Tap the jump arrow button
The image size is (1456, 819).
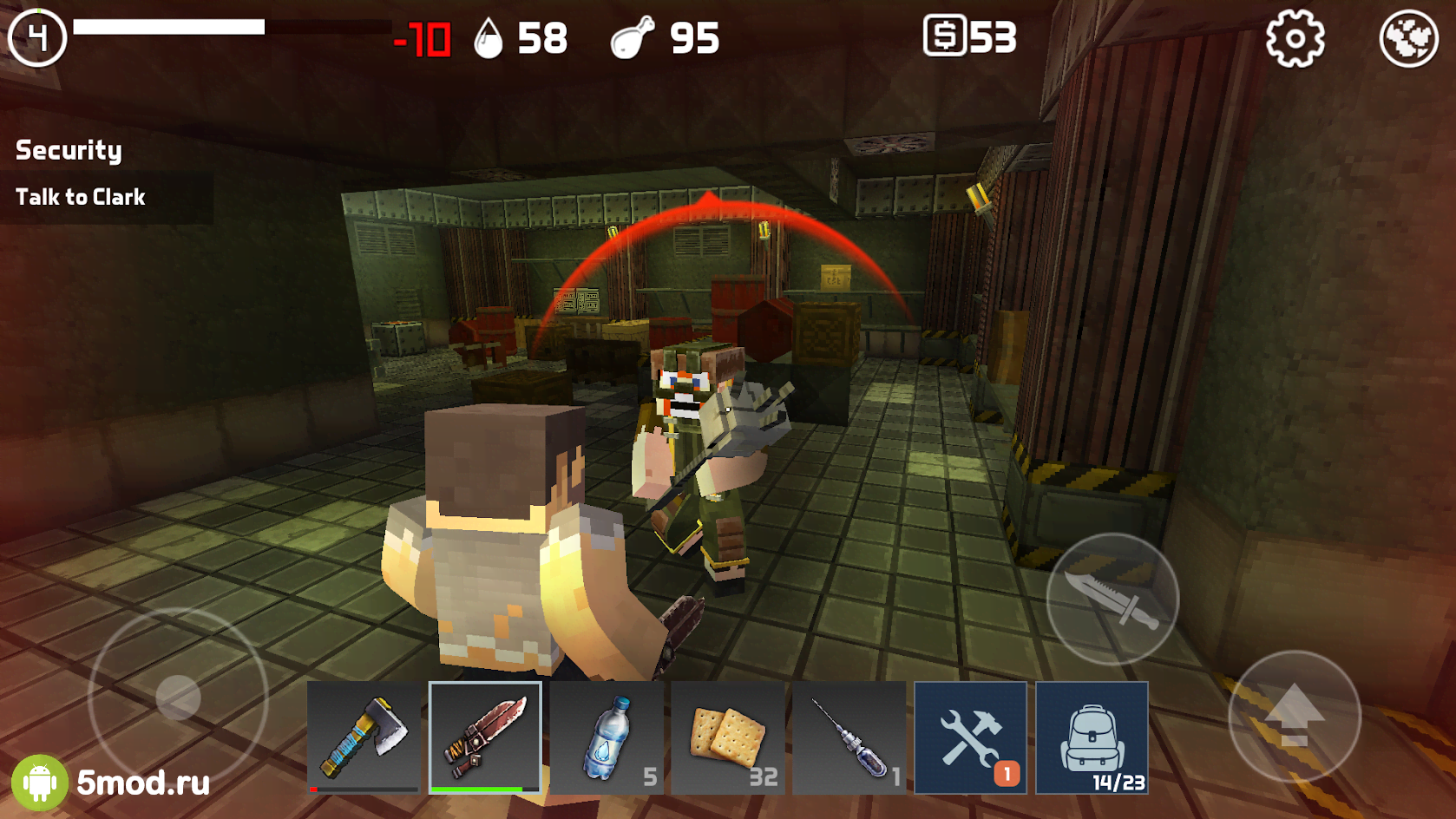(1294, 717)
